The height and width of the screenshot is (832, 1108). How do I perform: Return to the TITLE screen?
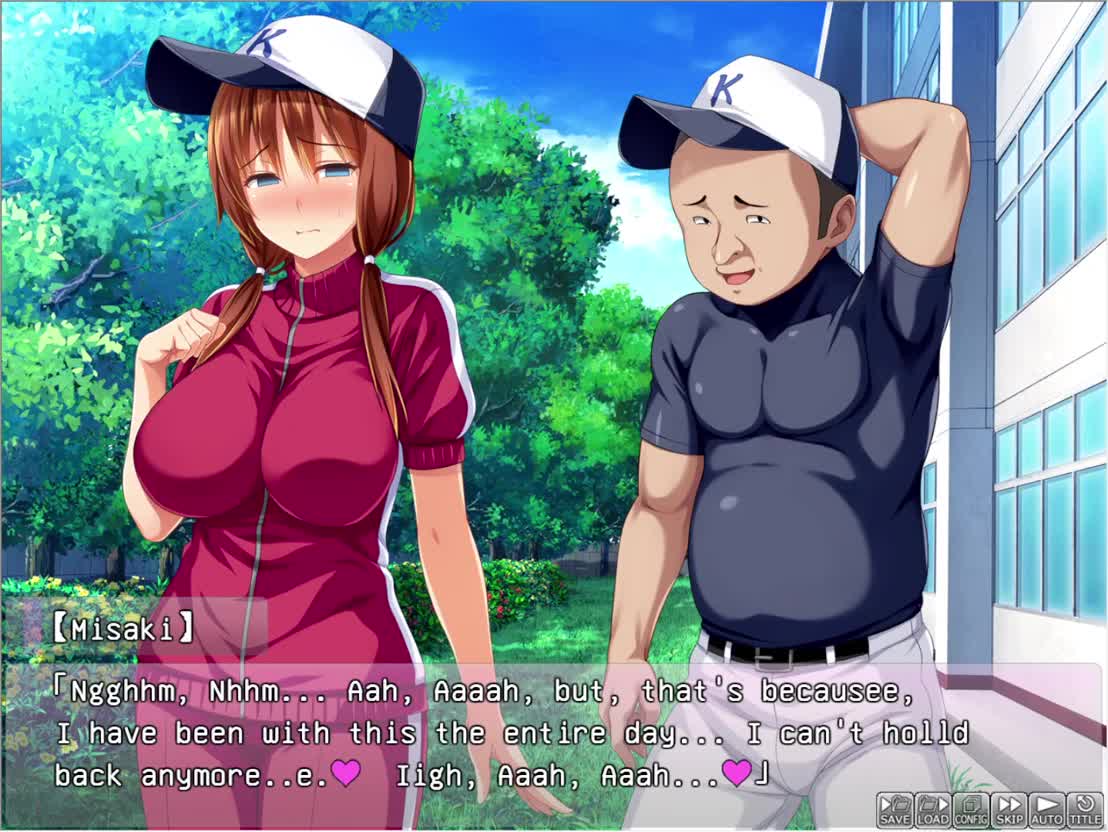pyautogui.click(x=1084, y=809)
